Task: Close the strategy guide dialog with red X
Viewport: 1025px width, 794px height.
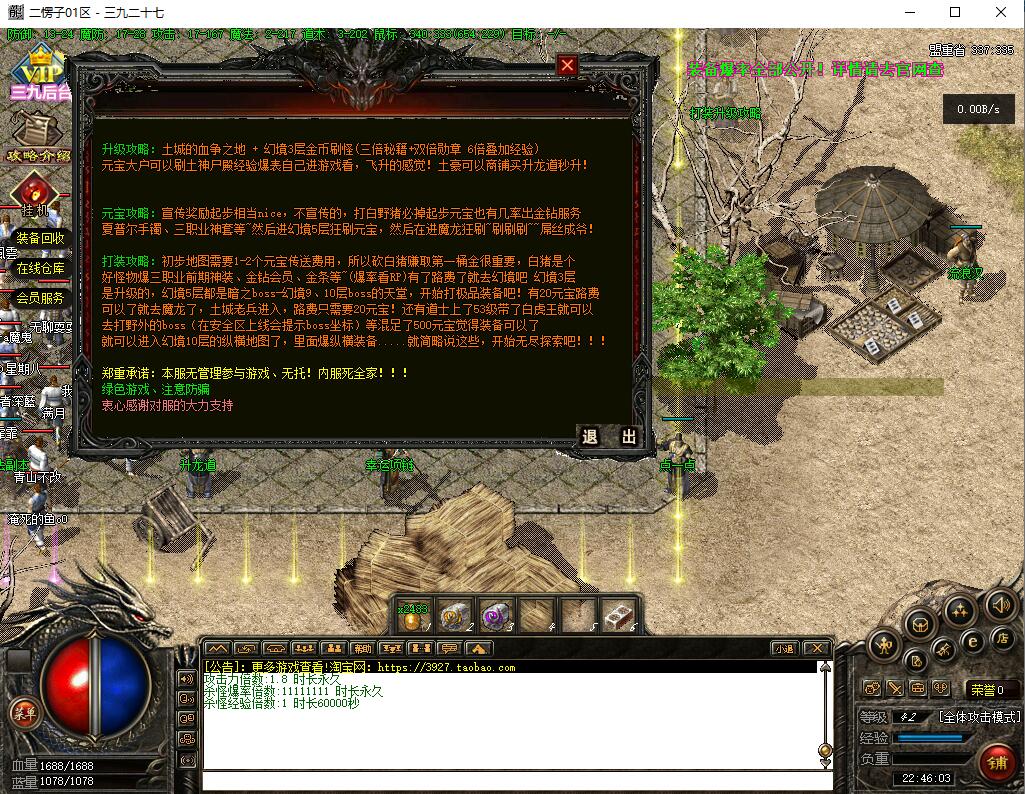Action: click(x=567, y=66)
